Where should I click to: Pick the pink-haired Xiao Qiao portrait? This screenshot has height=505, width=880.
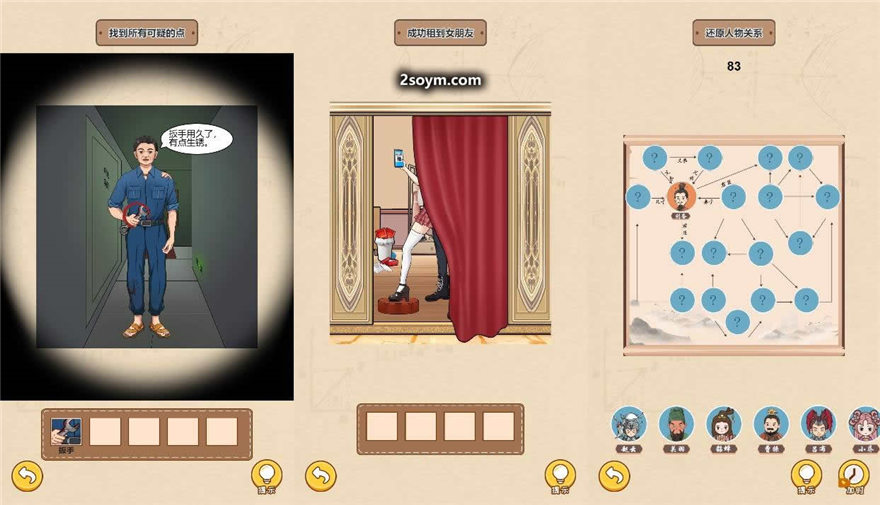862,424
